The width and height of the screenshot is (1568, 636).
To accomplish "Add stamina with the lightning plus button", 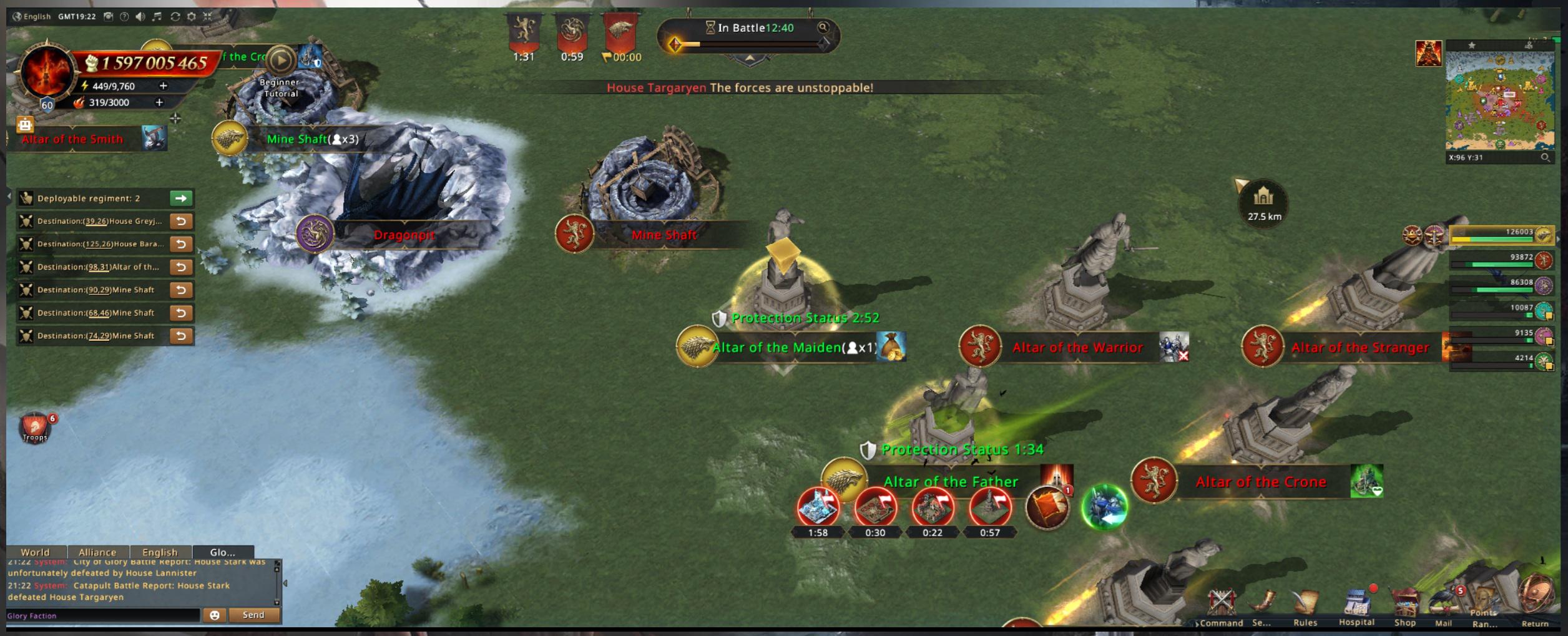I will point(163,86).
